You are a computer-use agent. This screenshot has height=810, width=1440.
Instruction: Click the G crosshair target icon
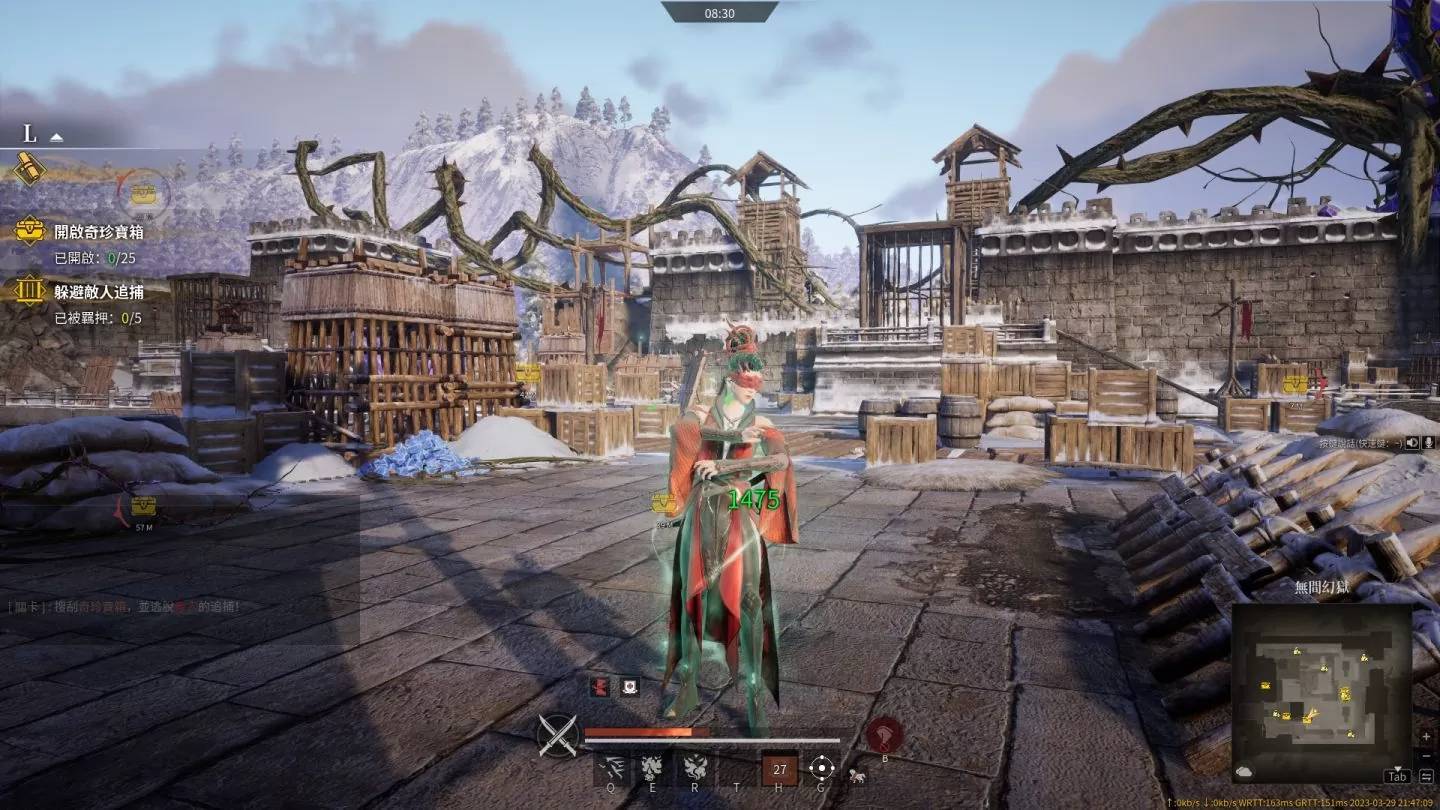point(822,768)
